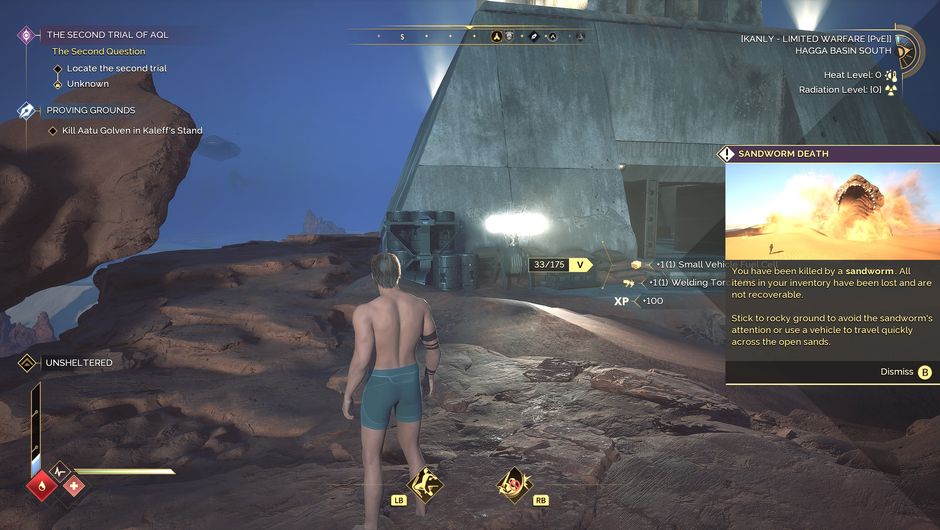Activate the red swirl ability icon

coord(513,485)
